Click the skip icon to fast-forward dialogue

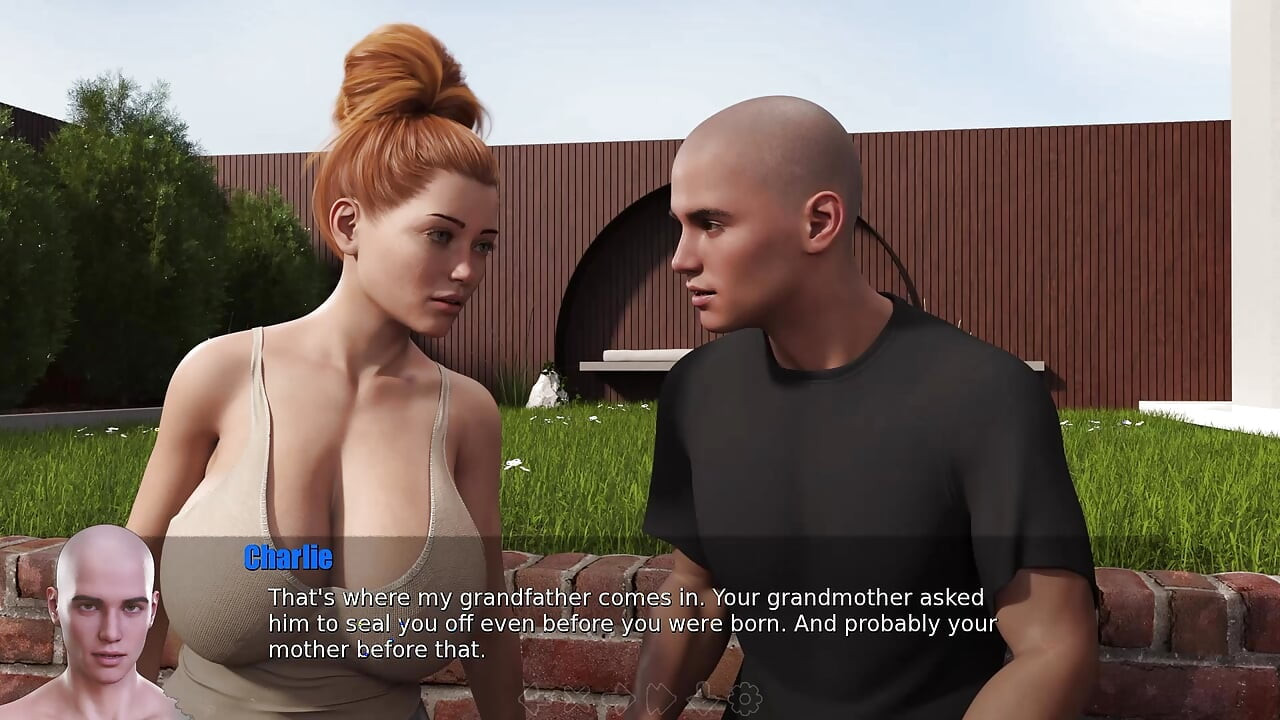click(660, 697)
